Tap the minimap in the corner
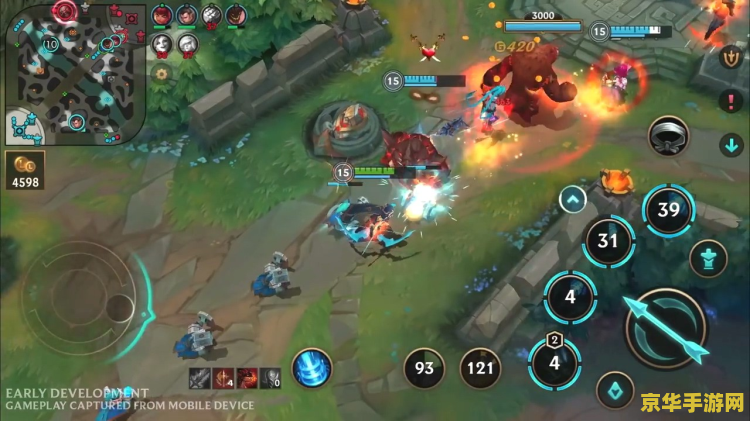750x421 pixels. click(75, 71)
